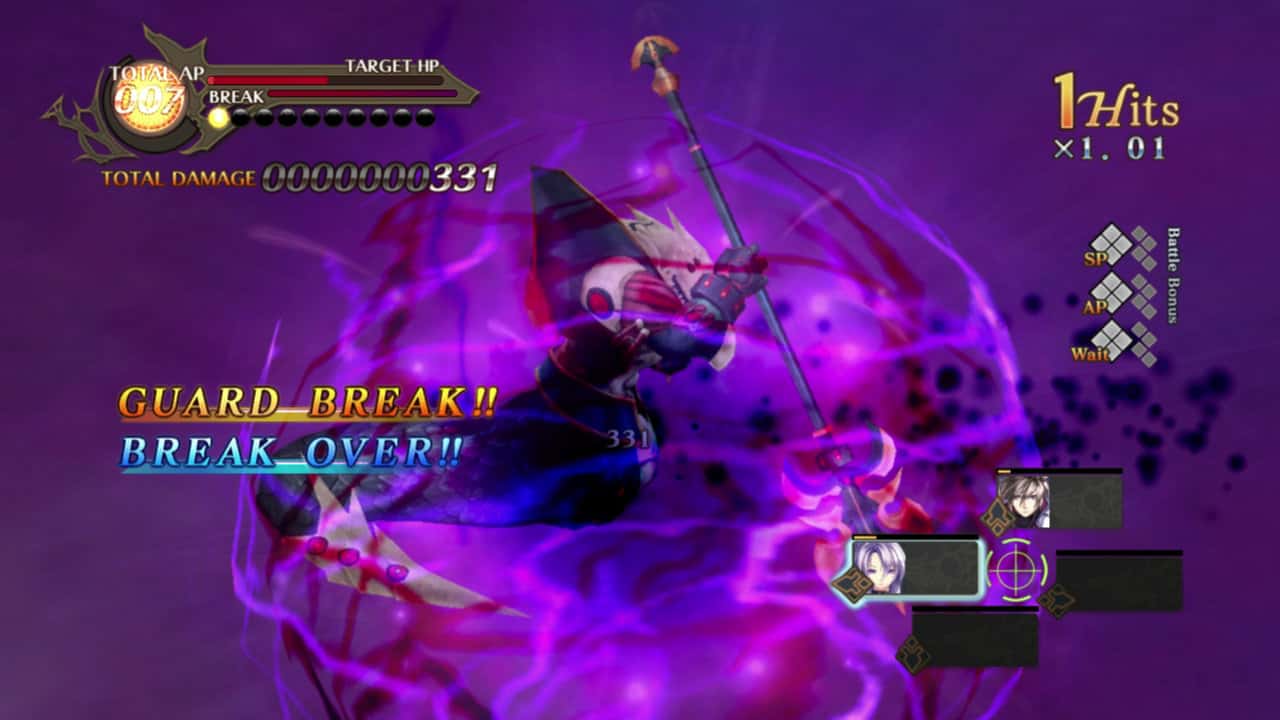Viewport: 1280px width, 720px height.
Task: Click the emblem badge on the bottom empty panel
Action: 916,651
